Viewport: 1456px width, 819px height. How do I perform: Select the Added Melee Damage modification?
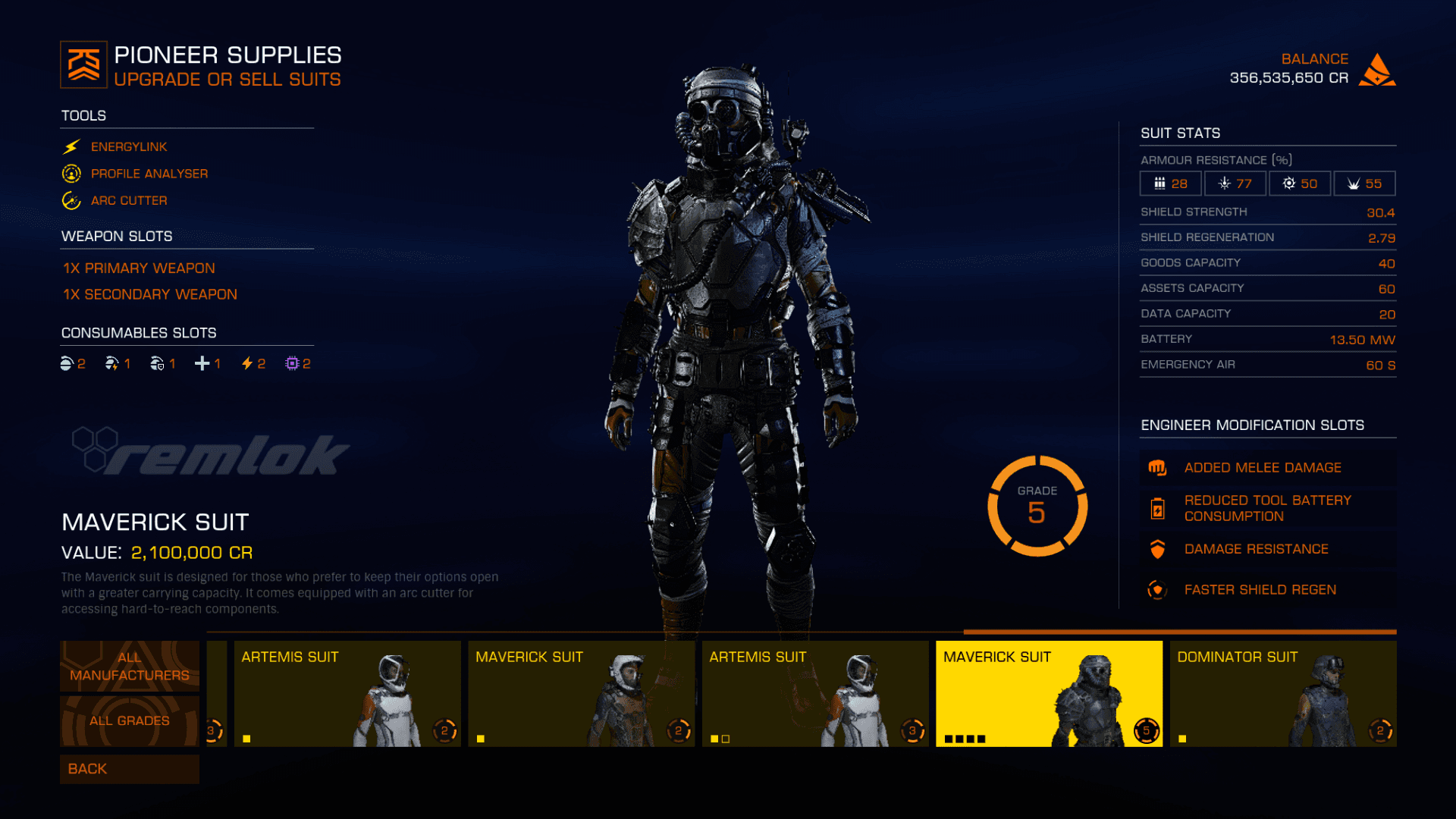pos(1263,468)
